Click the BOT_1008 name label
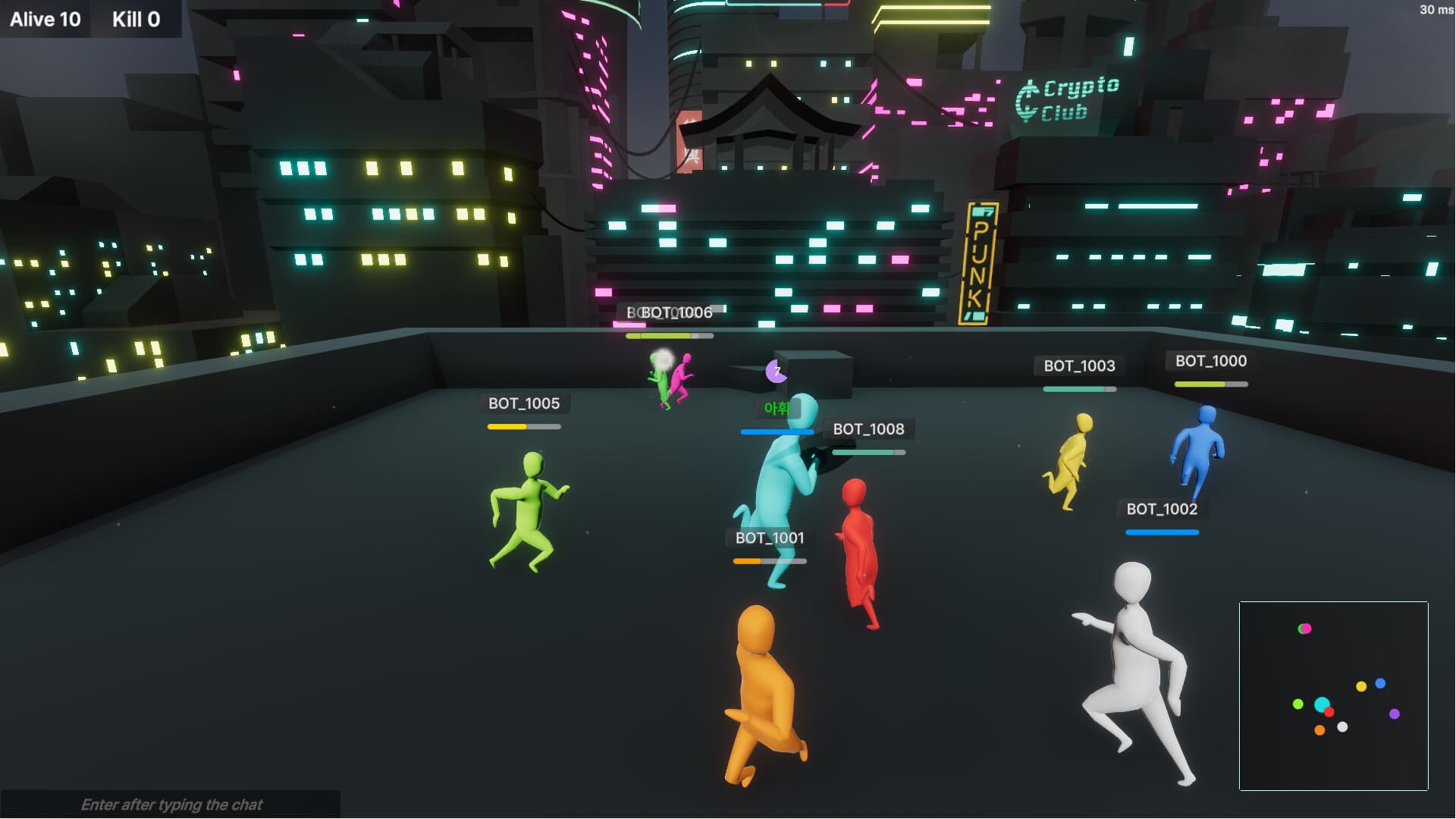 [868, 429]
